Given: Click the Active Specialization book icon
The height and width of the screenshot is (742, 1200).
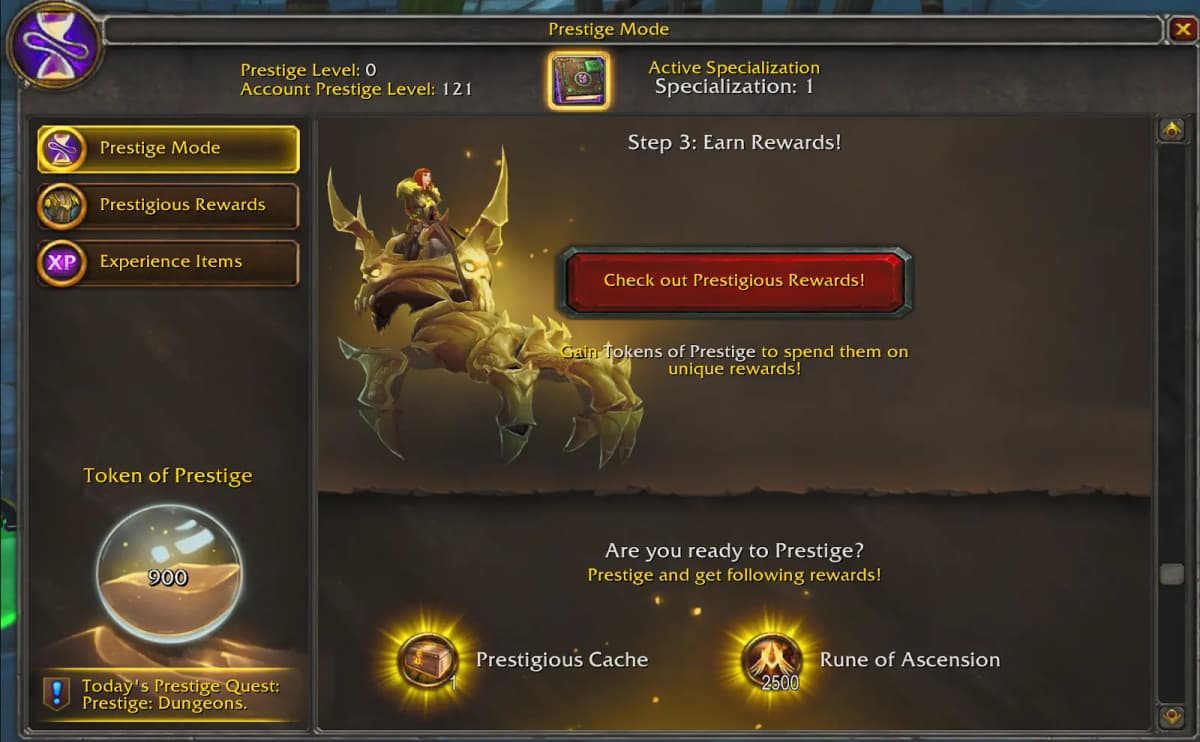Looking at the screenshot, I should (578, 80).
